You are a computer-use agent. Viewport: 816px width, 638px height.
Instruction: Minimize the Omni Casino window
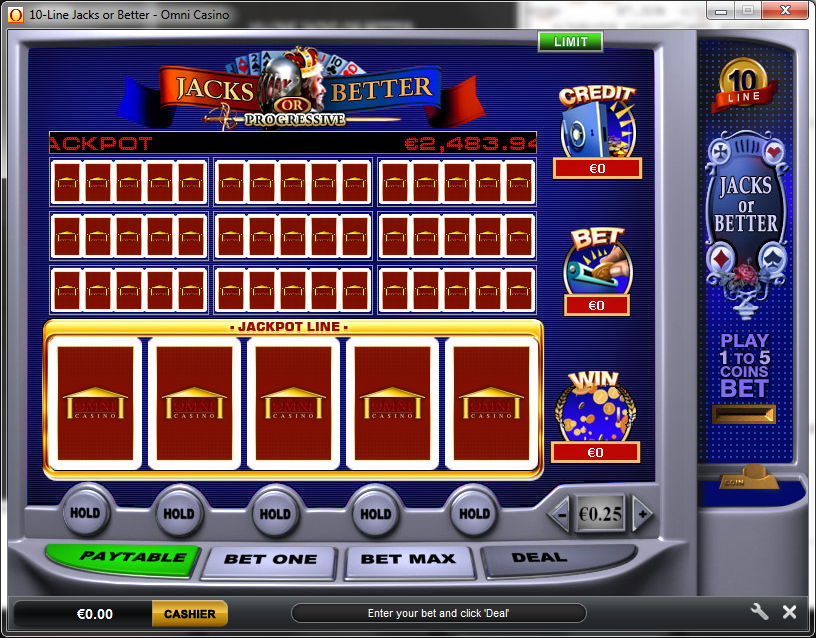[721, 10]
